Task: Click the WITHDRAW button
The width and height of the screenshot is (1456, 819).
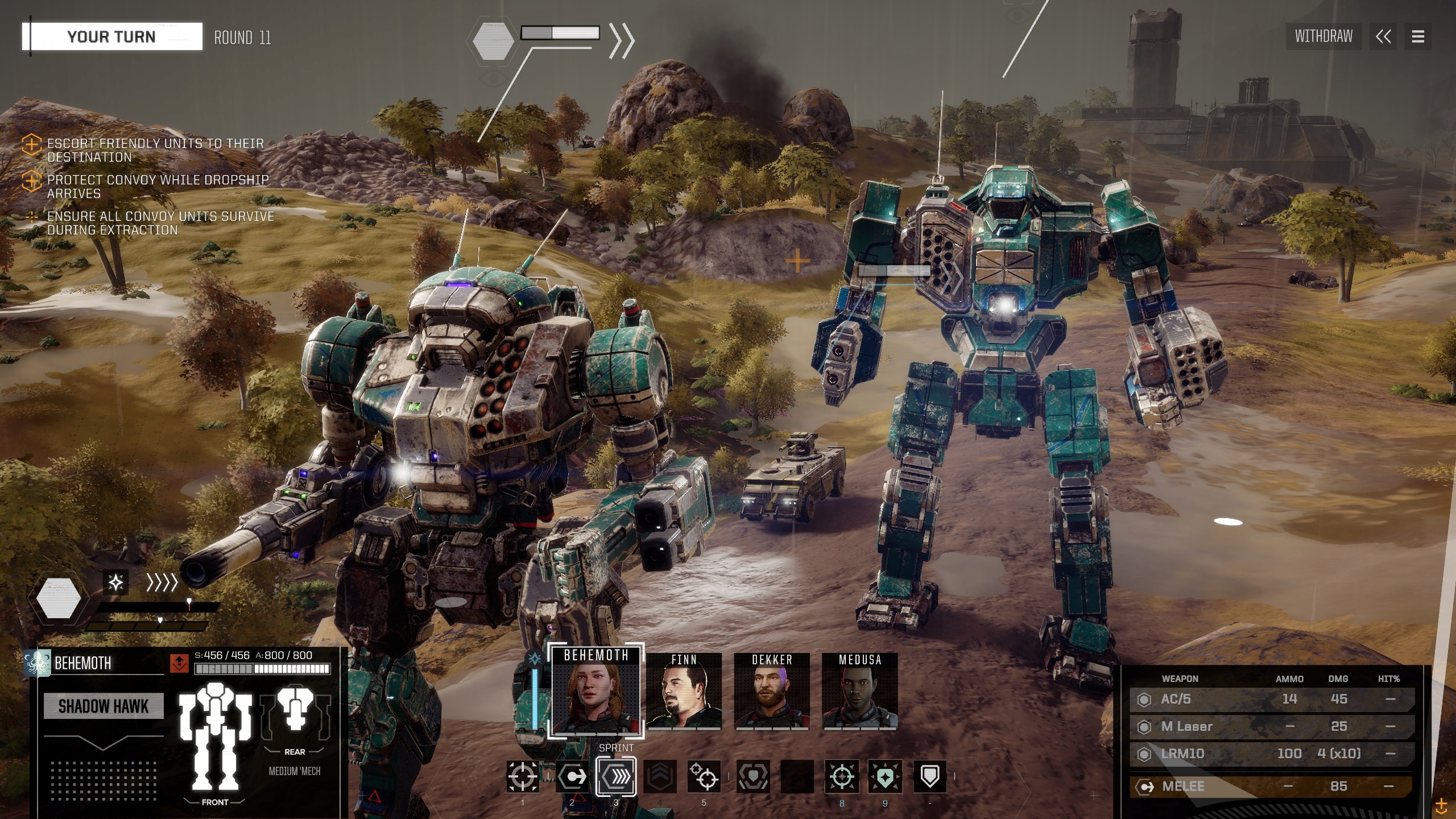Action: (1323, 36)
